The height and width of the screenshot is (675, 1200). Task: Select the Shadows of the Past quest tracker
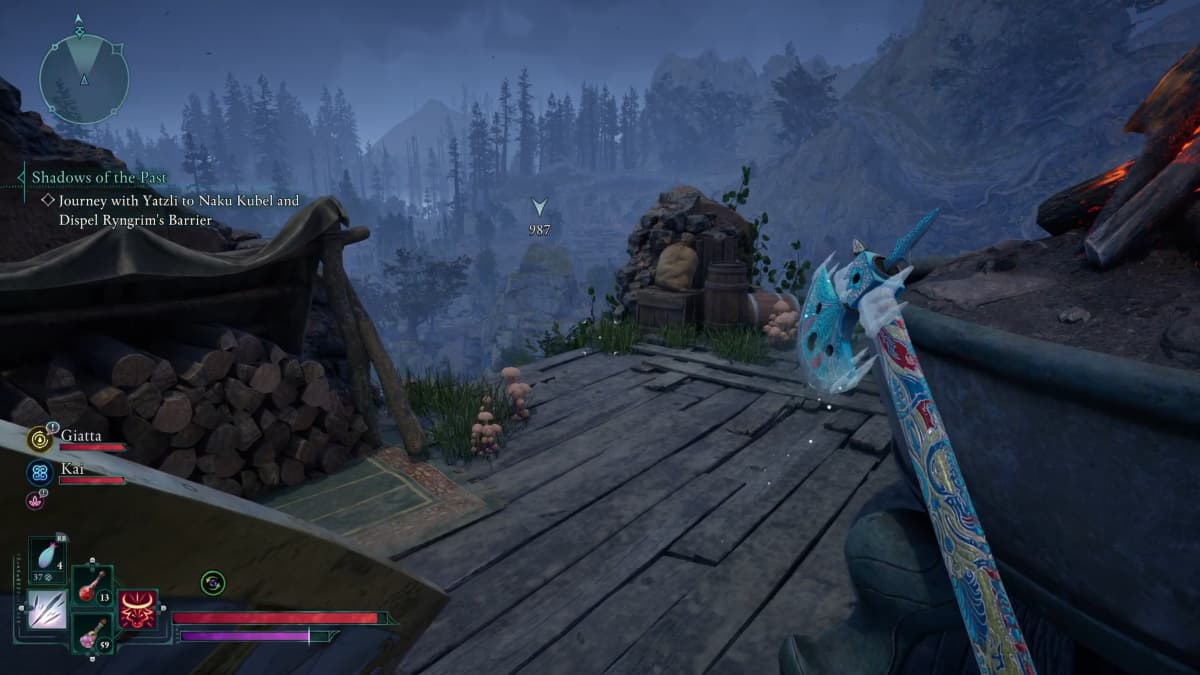(x=99, y=178)
